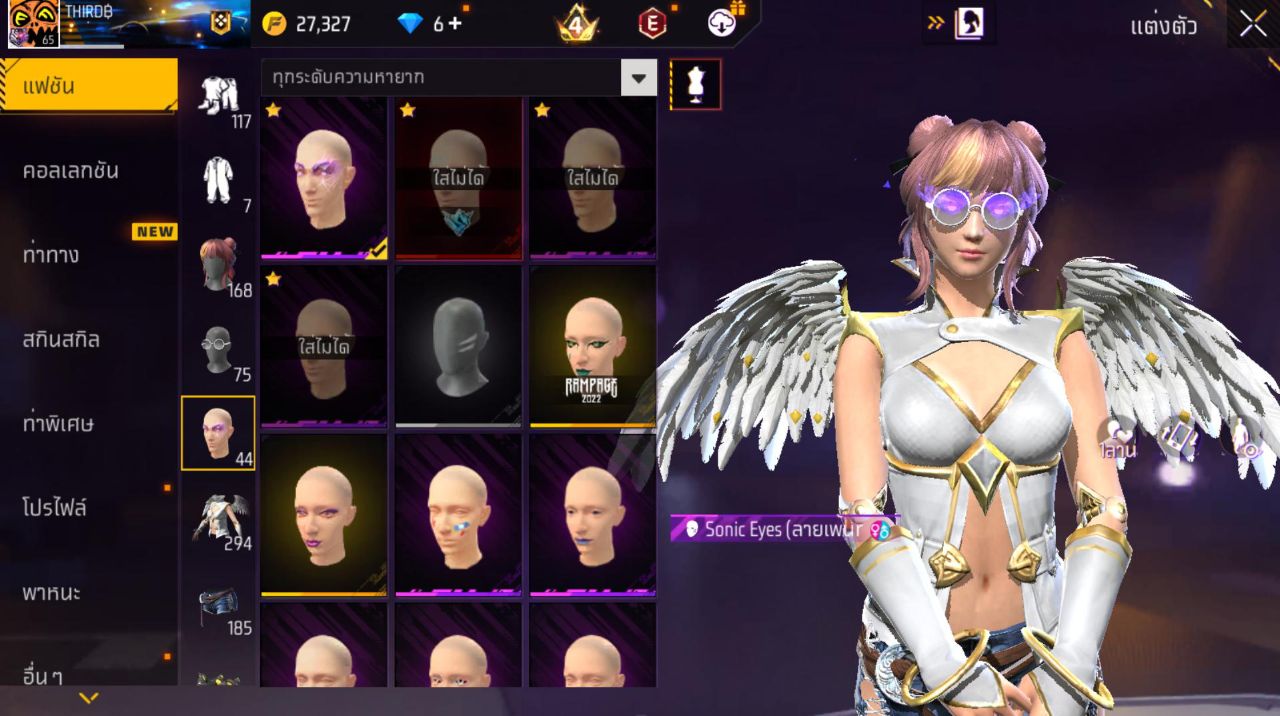
Task: Choose the dark gray masked head item
Action: pos(458,346)
